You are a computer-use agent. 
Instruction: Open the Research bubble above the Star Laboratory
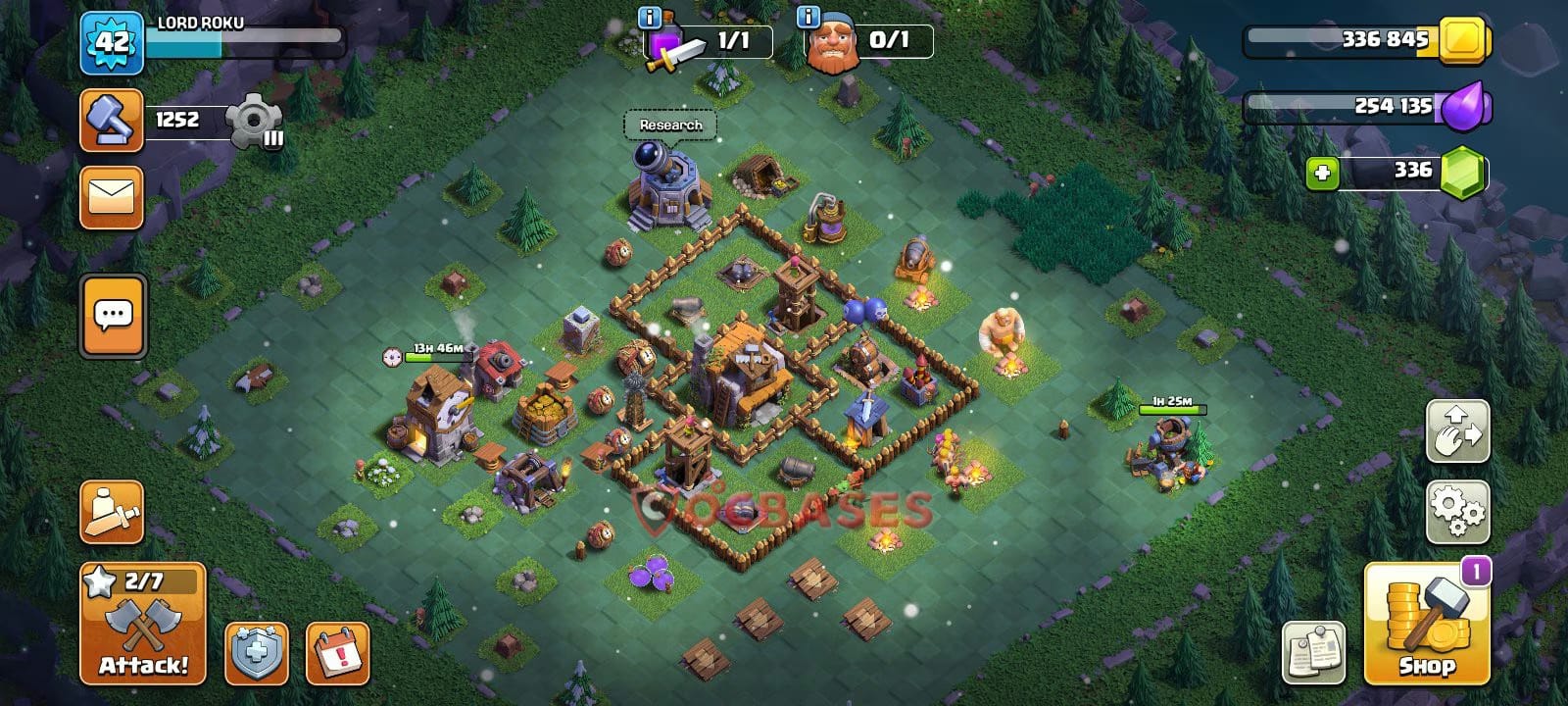667,126
